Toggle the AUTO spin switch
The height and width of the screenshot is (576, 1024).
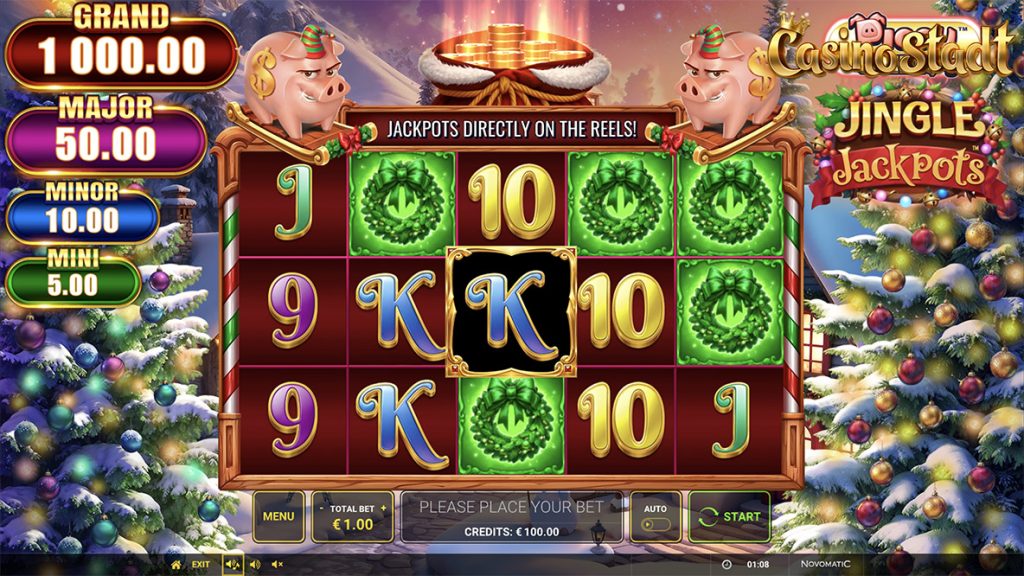tap(655, 523)
